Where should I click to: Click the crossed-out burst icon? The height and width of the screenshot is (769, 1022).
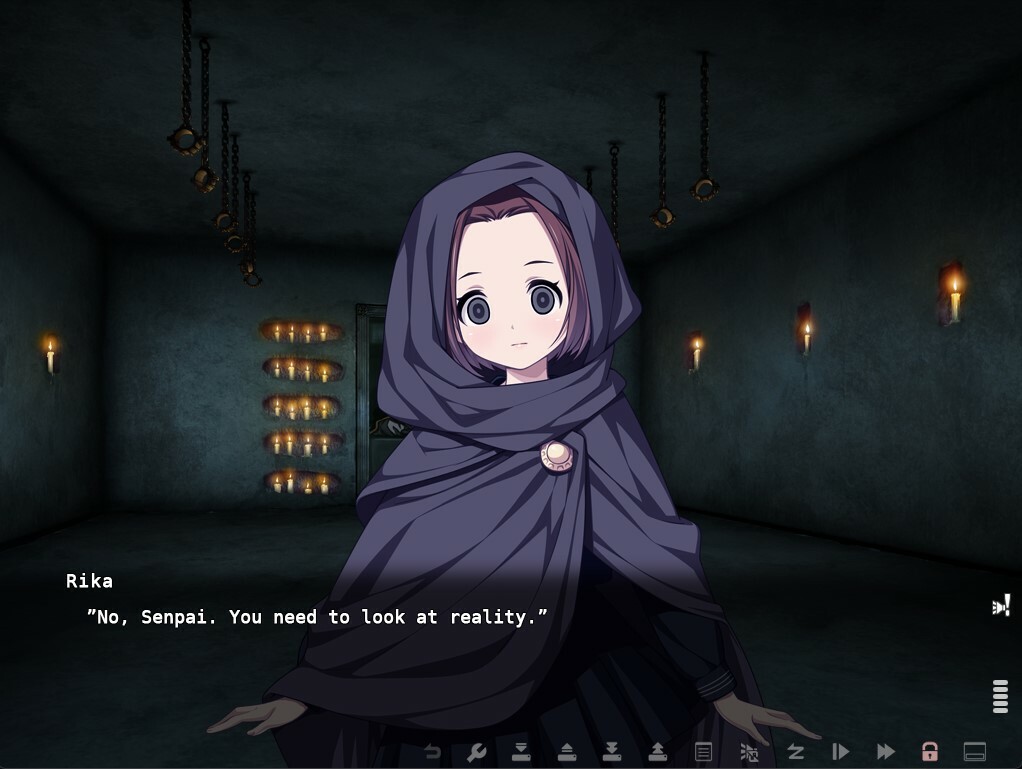click(x=749, y=752)
